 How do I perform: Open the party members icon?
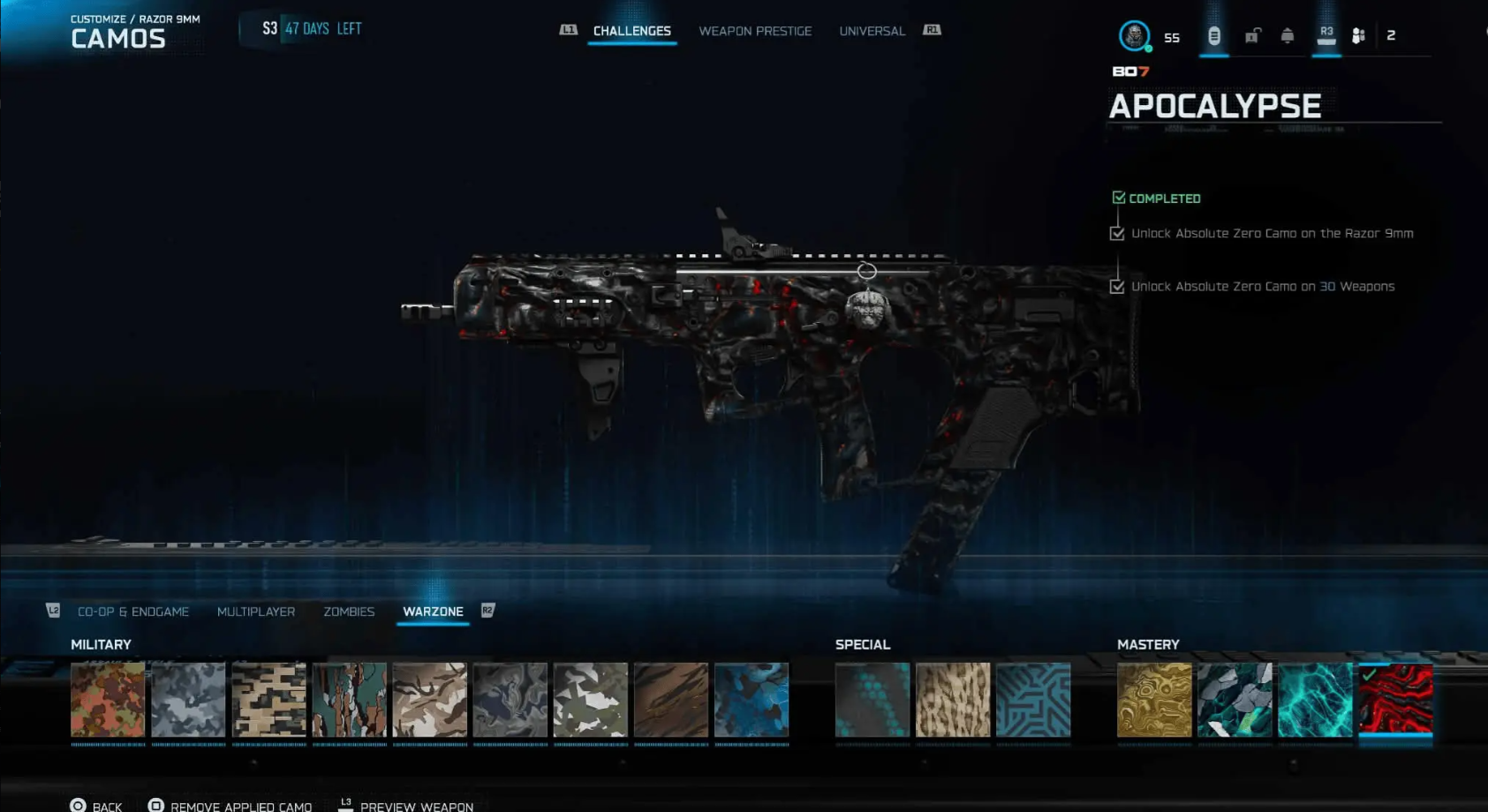(1359, 36)
